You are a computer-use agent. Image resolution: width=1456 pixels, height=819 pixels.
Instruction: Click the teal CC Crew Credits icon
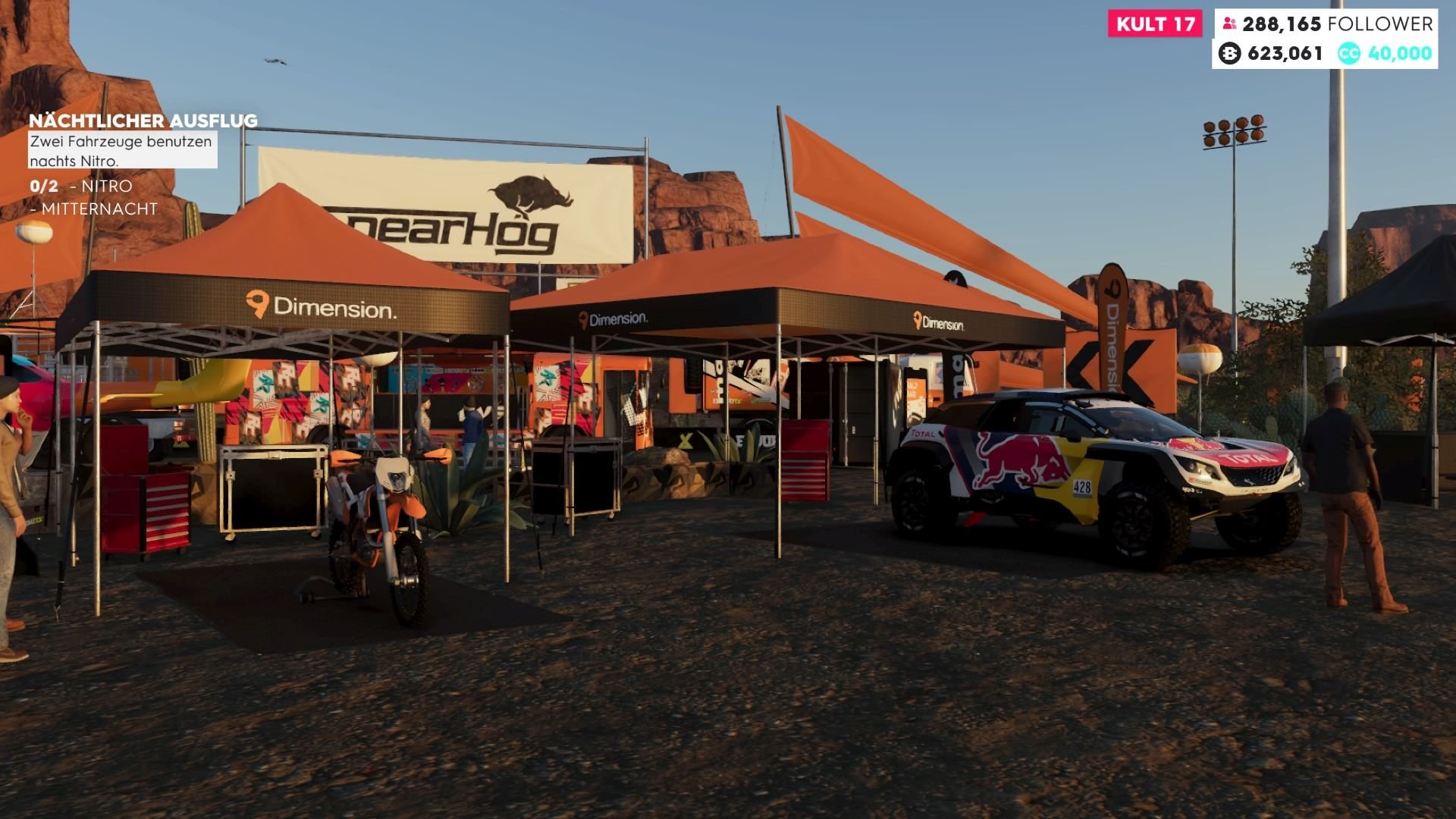(x=1349, y=53)
